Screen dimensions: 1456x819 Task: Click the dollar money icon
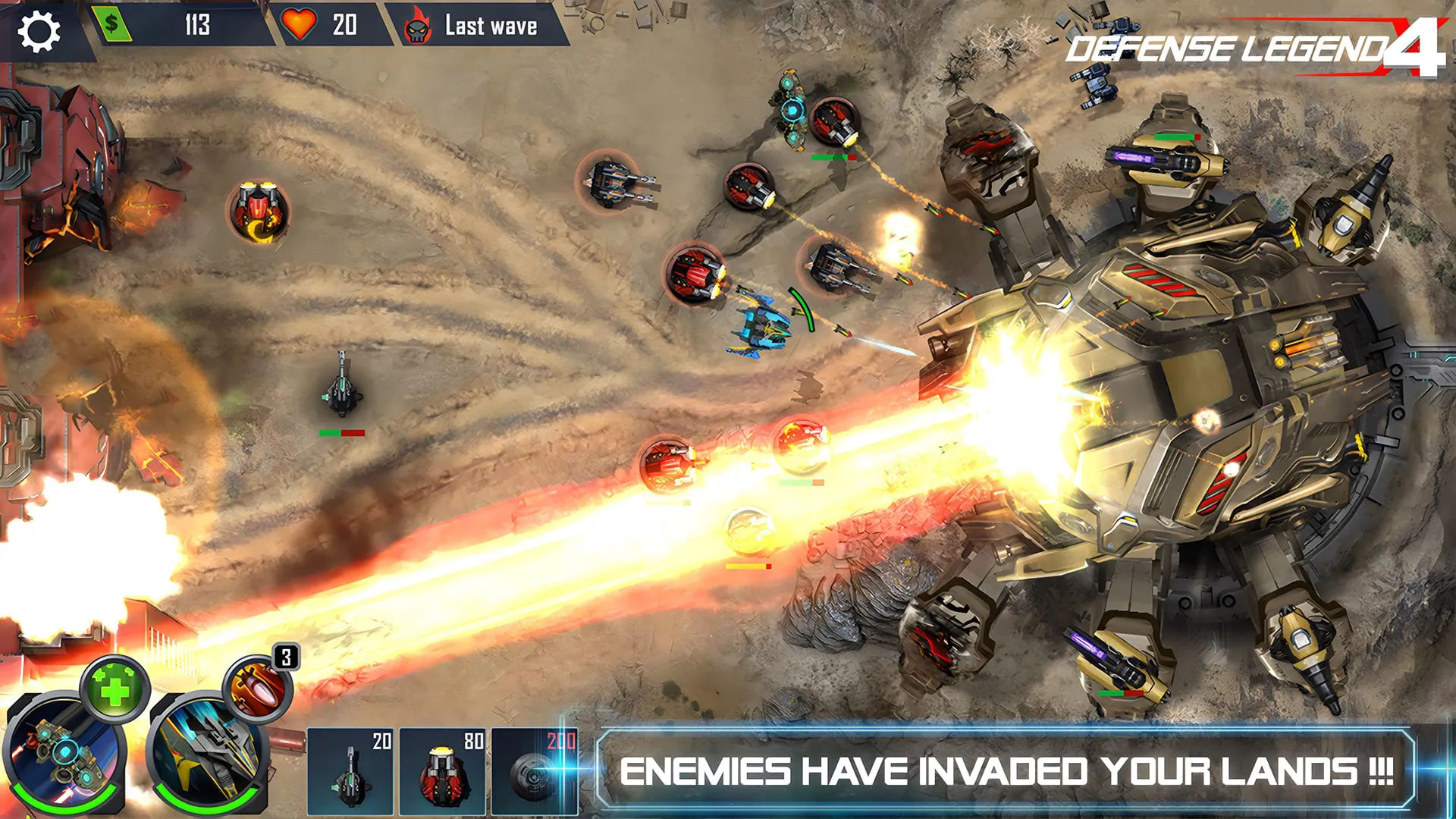coord(111,25)
